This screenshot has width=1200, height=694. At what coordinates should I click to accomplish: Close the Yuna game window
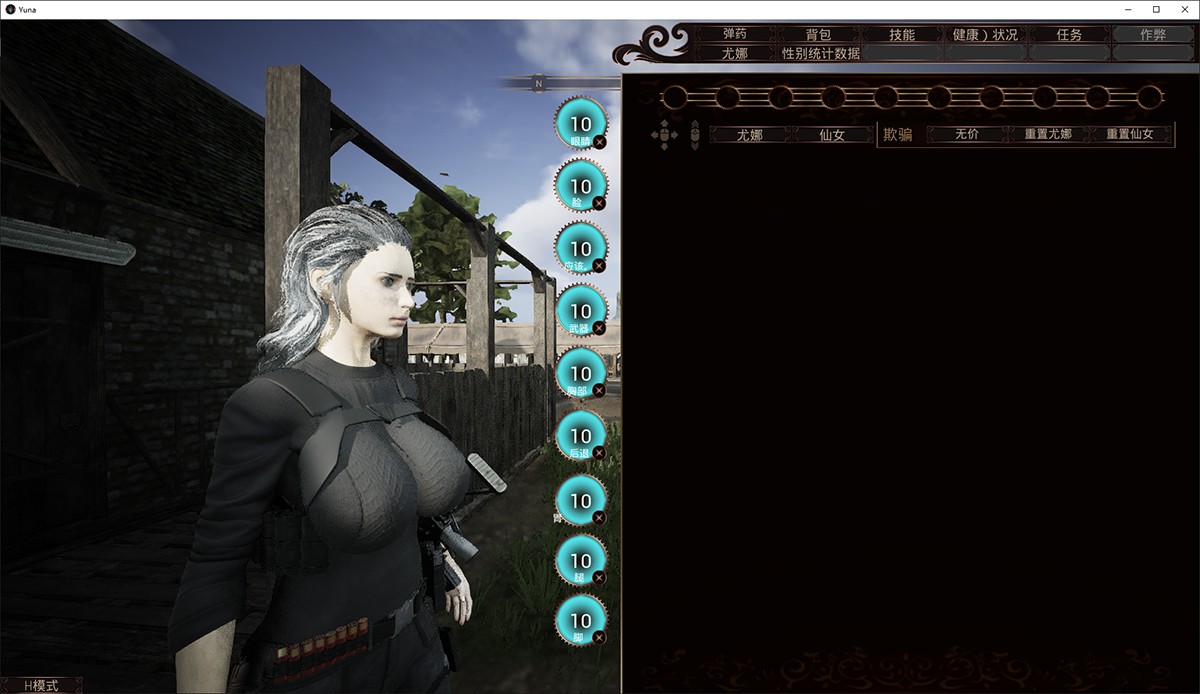point(1181,9)
